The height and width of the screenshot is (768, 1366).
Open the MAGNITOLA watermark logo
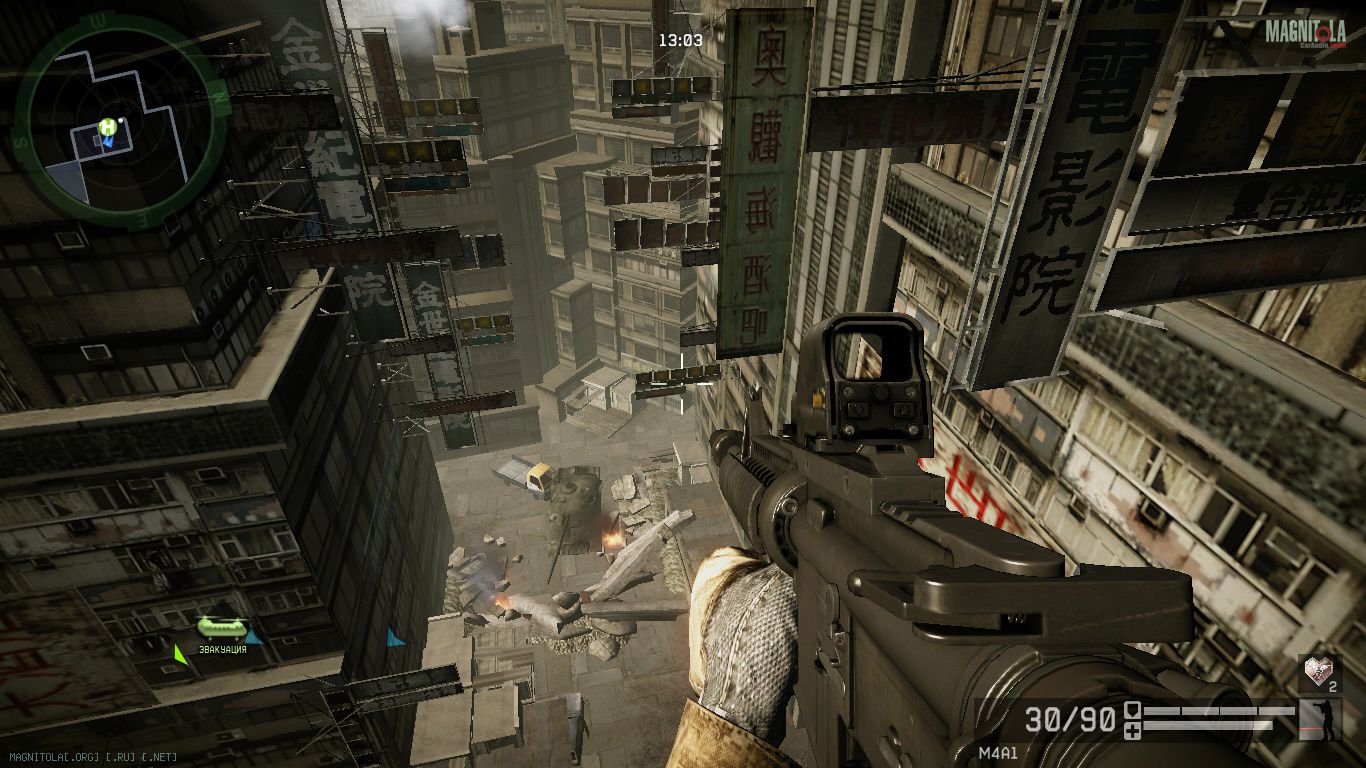click(1305, 33)
